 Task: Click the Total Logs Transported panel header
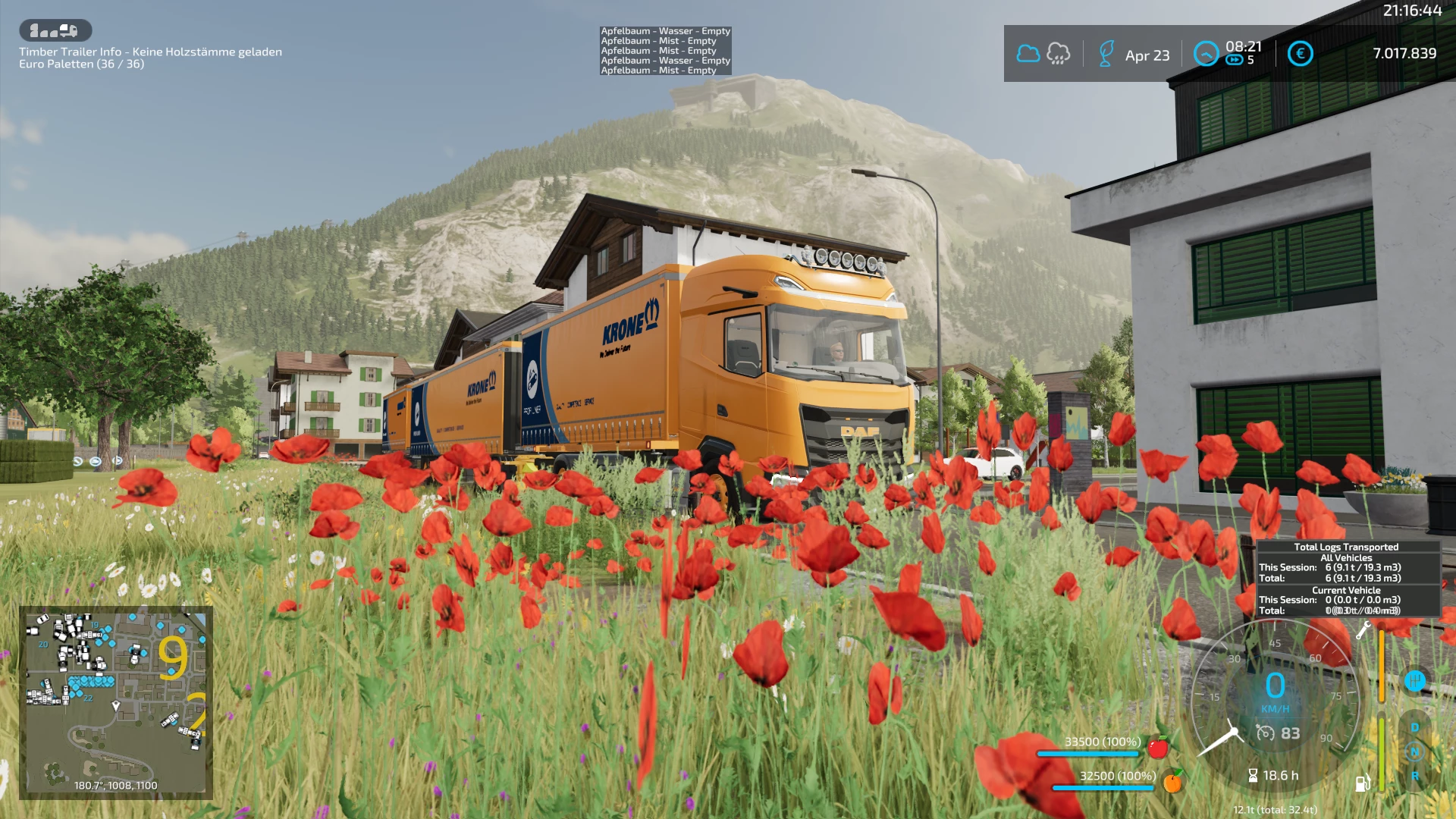[x=1346, y=547]
